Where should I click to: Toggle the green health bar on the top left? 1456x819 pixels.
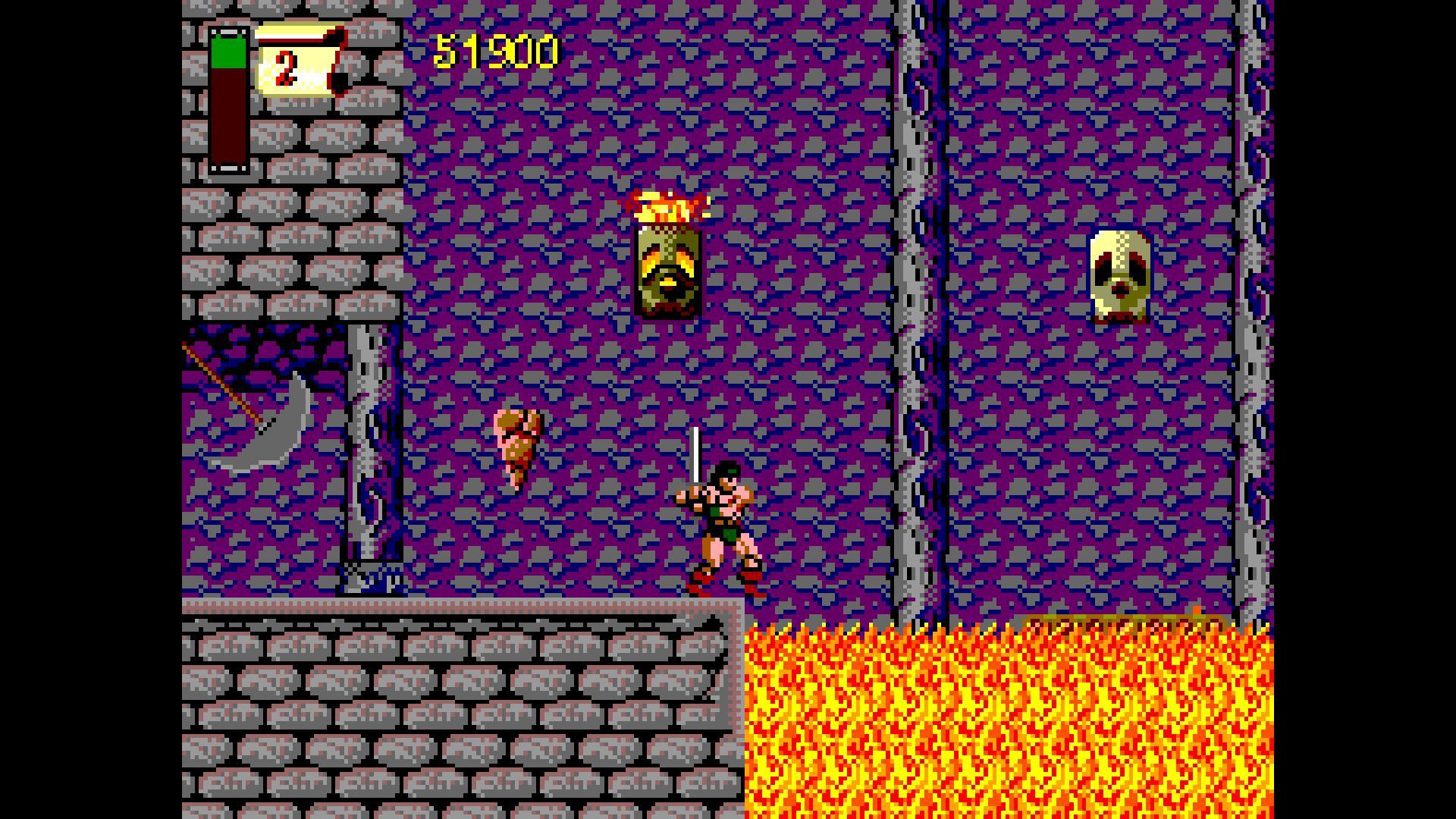(227, 53)
